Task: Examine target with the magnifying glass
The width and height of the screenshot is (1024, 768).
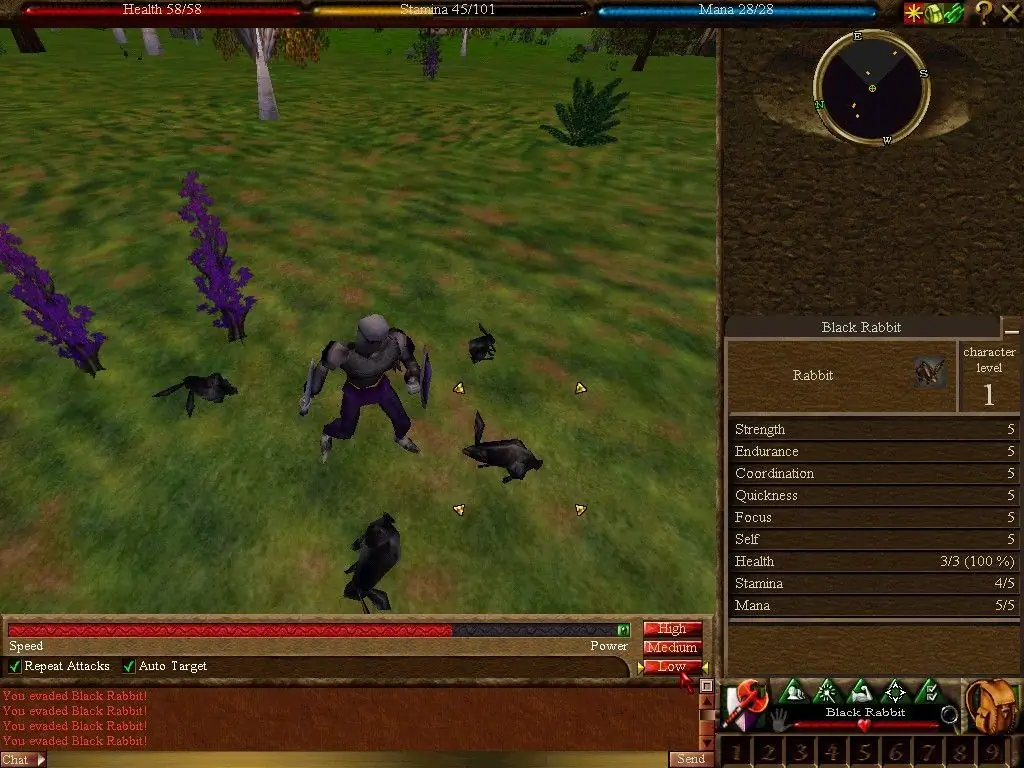Action: pos(949,714)
